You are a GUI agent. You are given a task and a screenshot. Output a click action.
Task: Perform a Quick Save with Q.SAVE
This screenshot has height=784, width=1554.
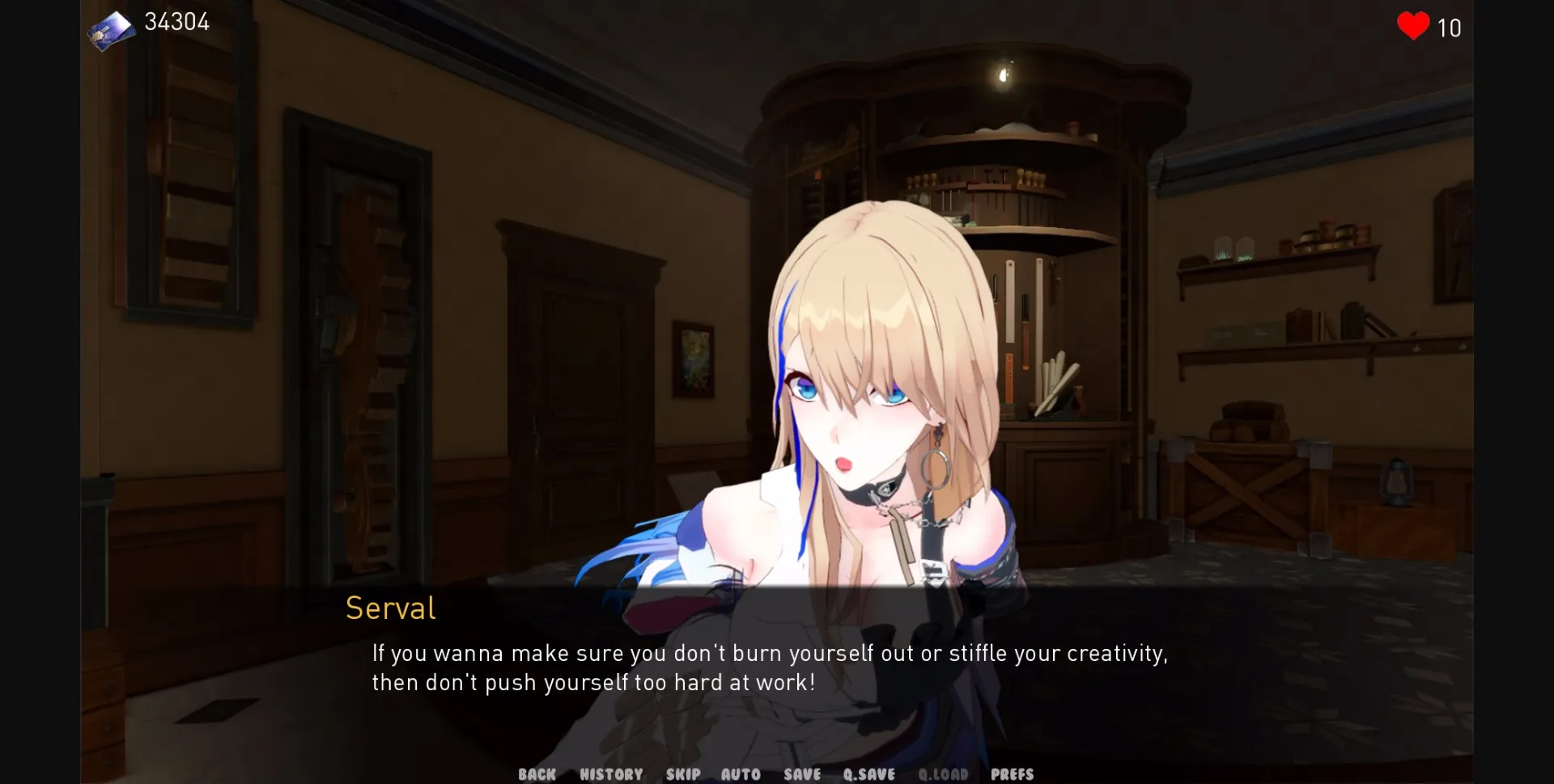coord(868,773)
